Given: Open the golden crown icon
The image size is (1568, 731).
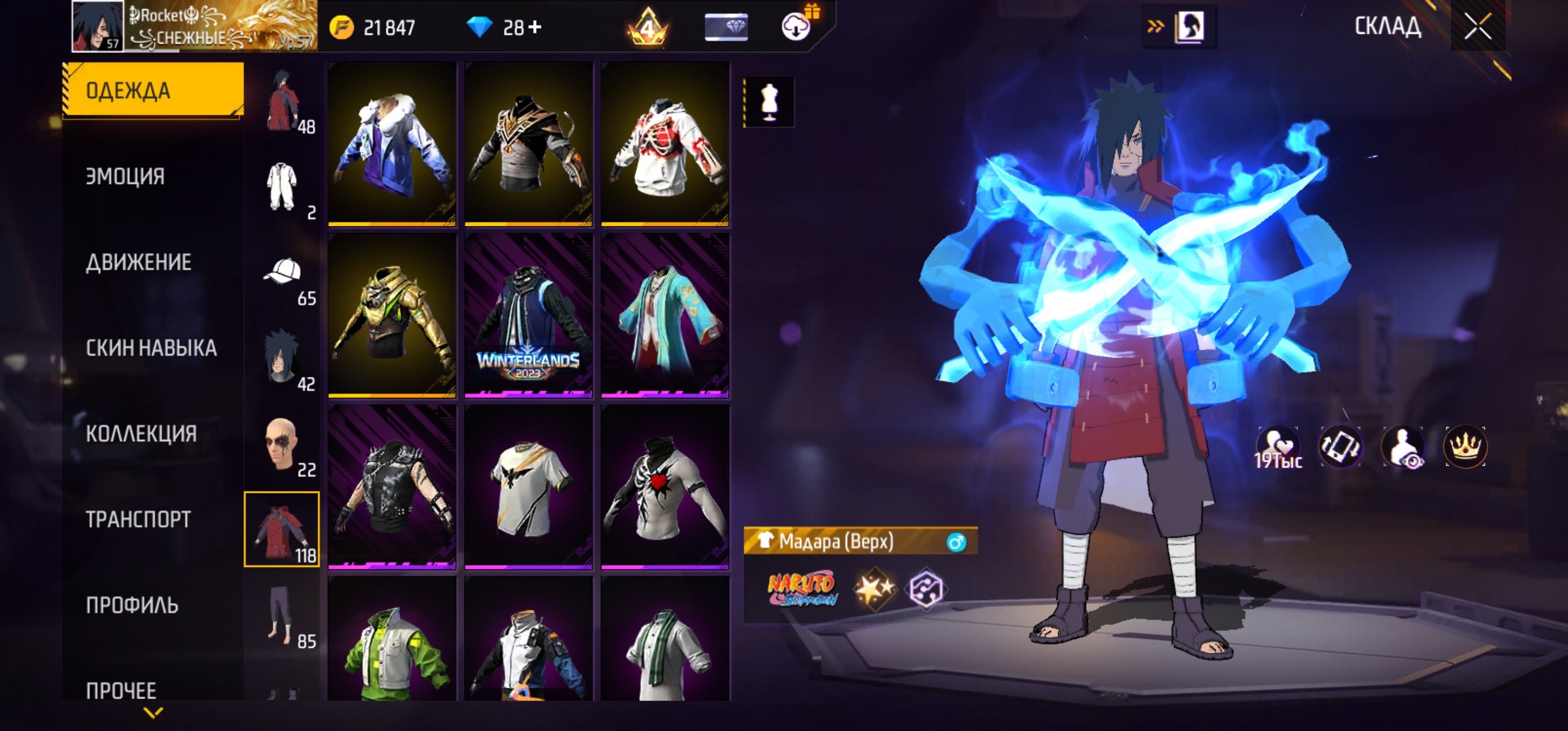Looking at the screenshot, I should point(1465,447).
